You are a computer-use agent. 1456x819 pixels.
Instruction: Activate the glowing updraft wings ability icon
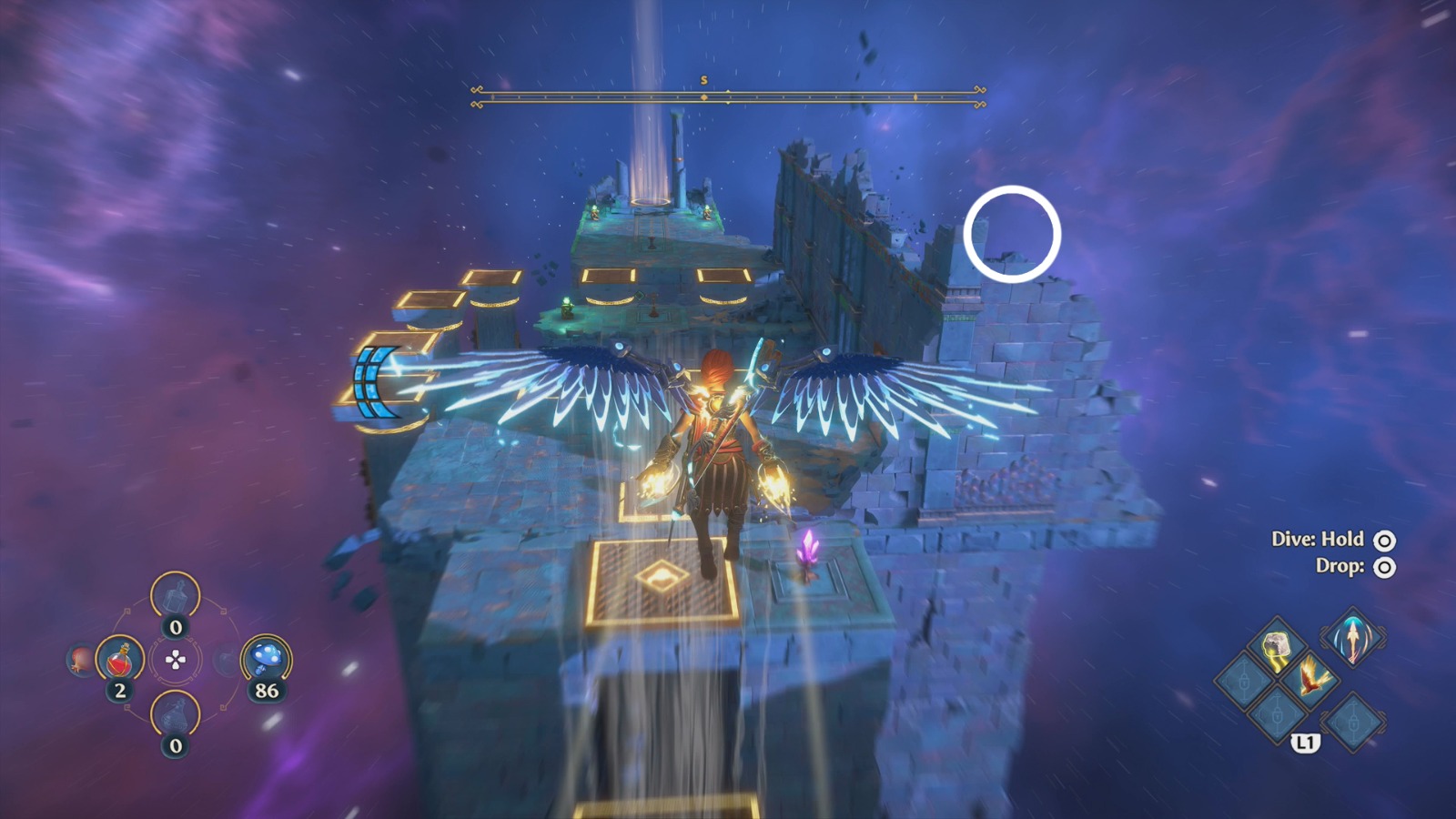tap(1354, 640)
